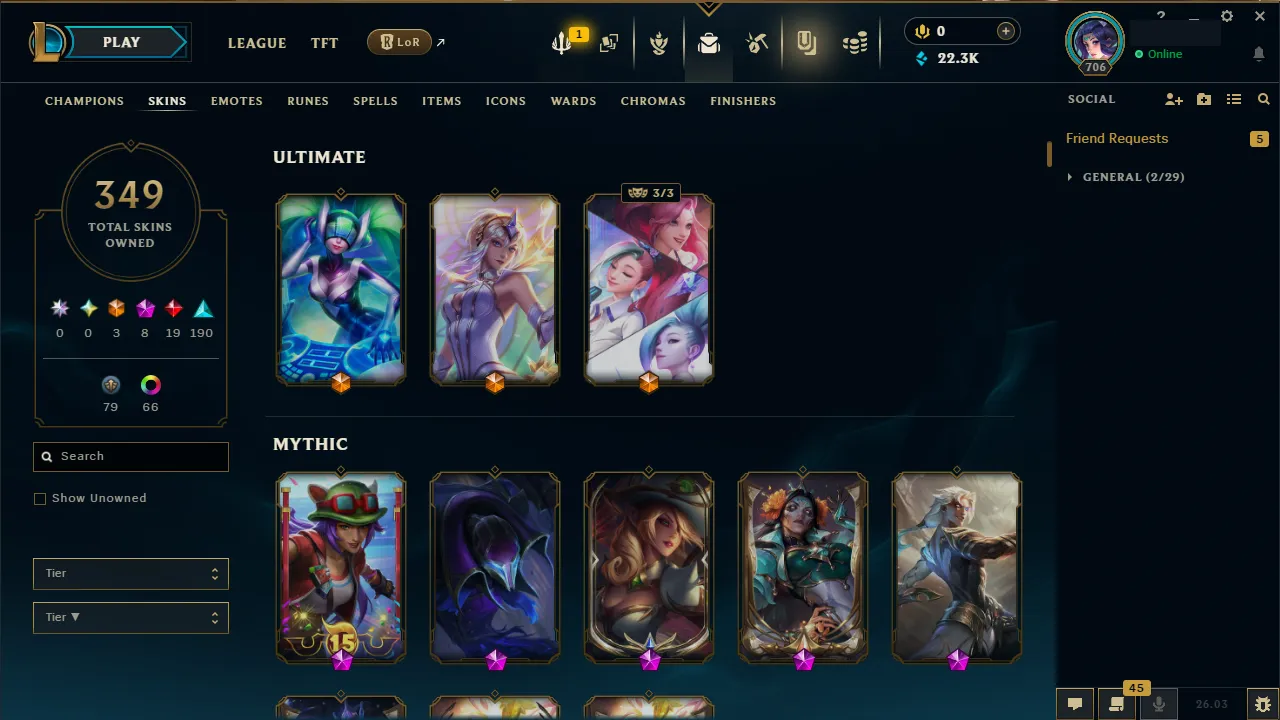Open the crafting pickaxe icon
Image resolution: width=1280 pixels, height=720 pixels.
pyautogui.click(x=757, y=43)
